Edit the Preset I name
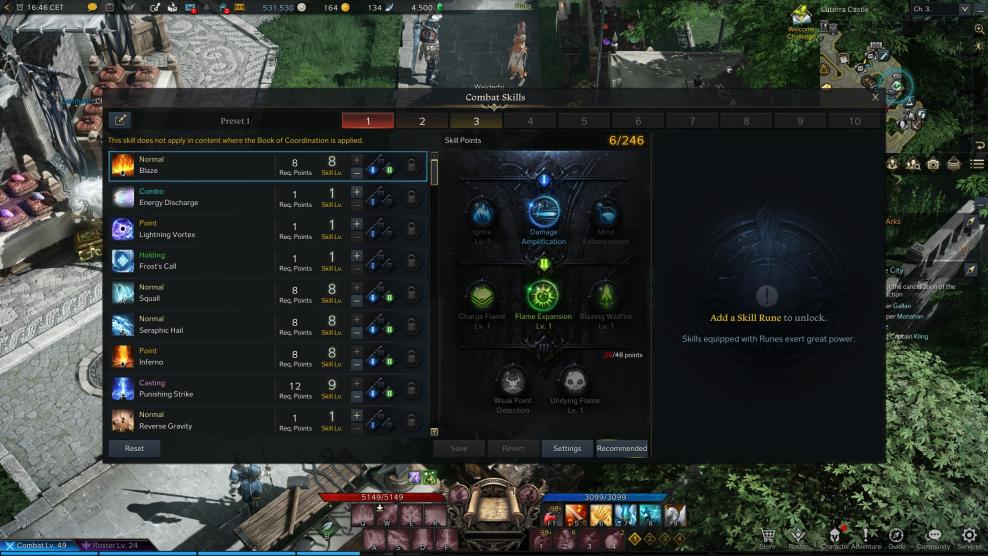Viewport: 988px width, 556px height. [x=120, y=121]
